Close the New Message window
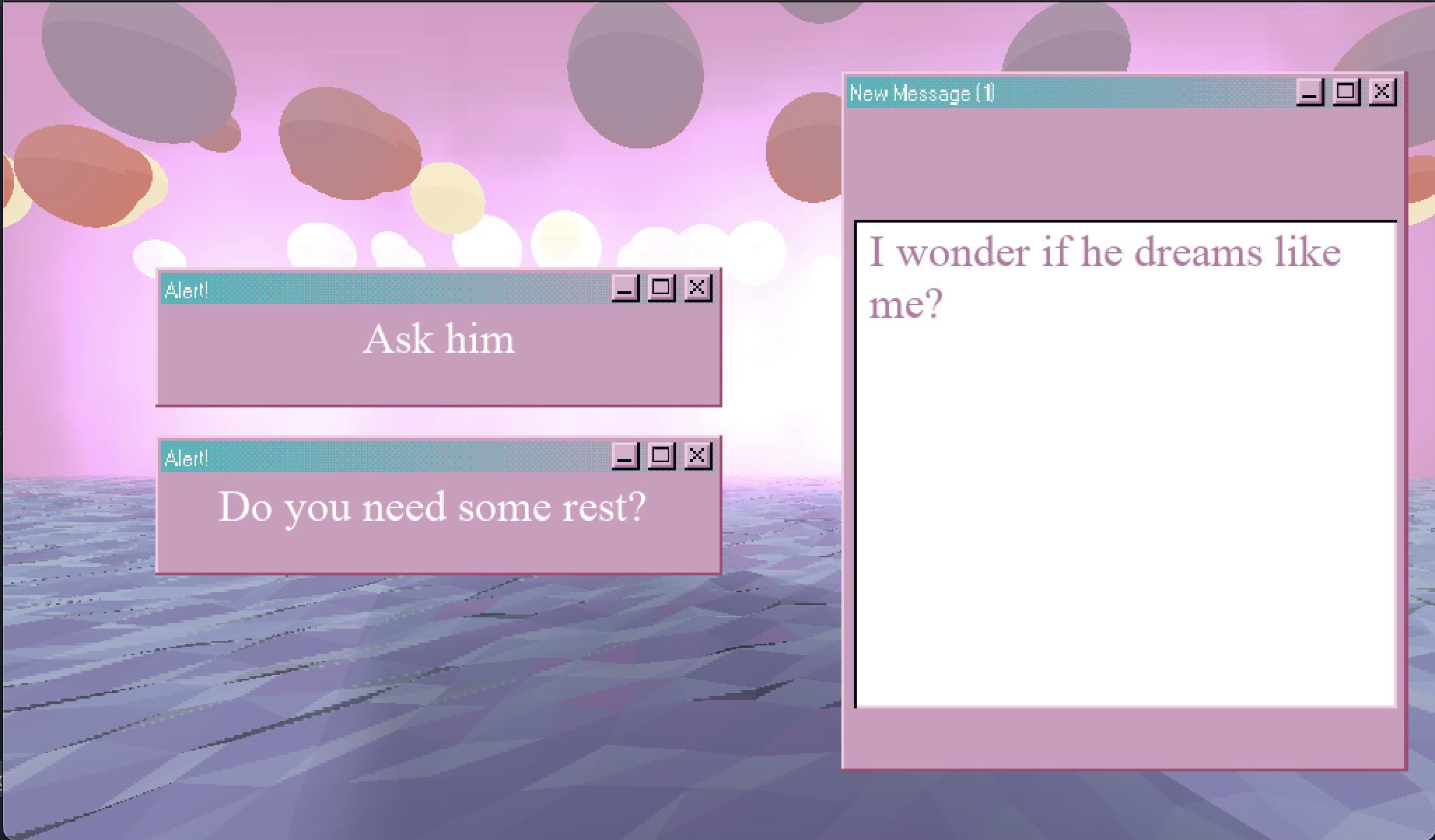Viewport: 1435px width, 840px height. (x=1382, y=91)
